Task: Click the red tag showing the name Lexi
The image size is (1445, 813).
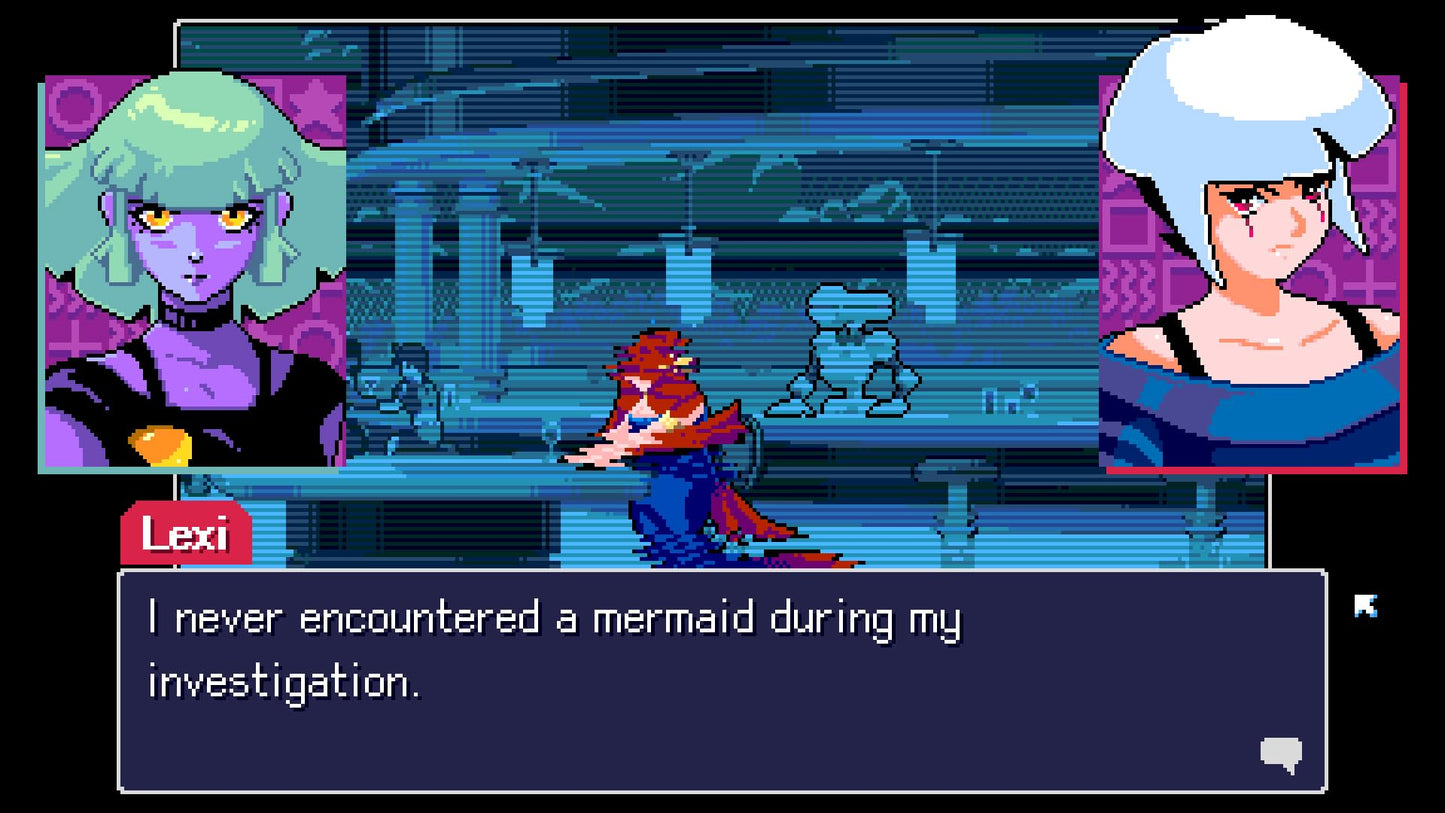Action: [185, 532]
